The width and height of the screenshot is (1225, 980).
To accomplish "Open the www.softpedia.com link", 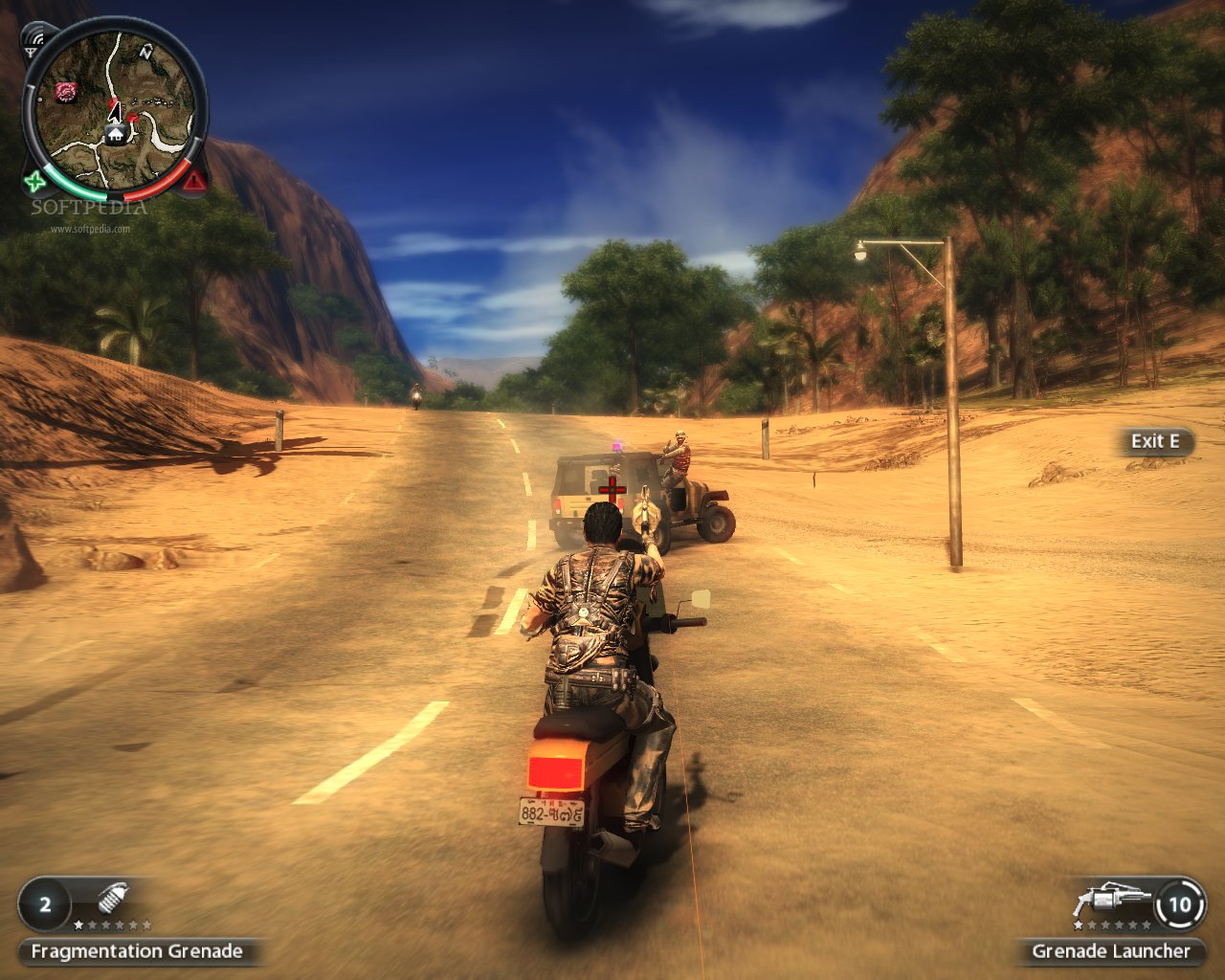I will point(89,229).
